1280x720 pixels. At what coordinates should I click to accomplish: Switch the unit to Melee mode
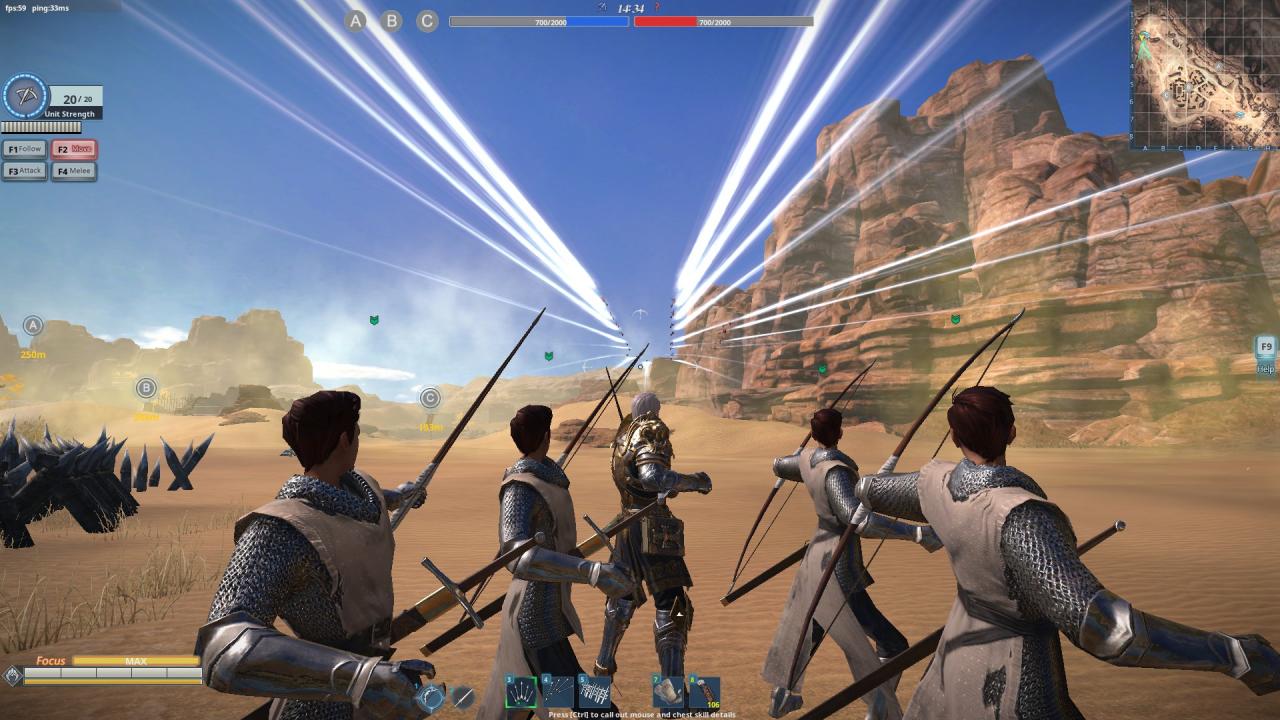pyautogui.click(x=75, y=171)
